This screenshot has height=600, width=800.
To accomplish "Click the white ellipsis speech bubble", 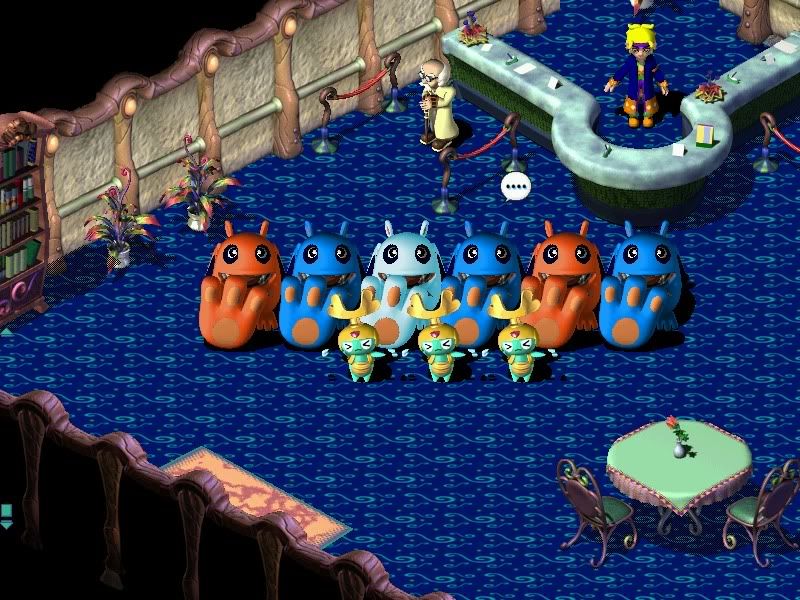I will [x=515, y=186].
